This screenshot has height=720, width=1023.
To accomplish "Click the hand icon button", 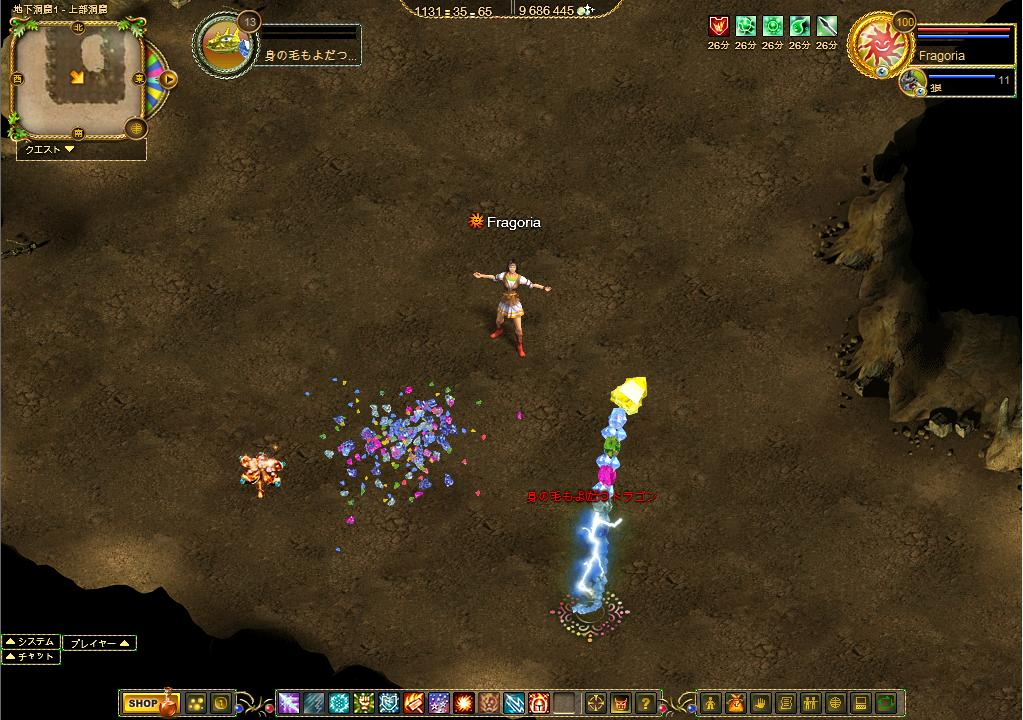I will click(760, 703).
